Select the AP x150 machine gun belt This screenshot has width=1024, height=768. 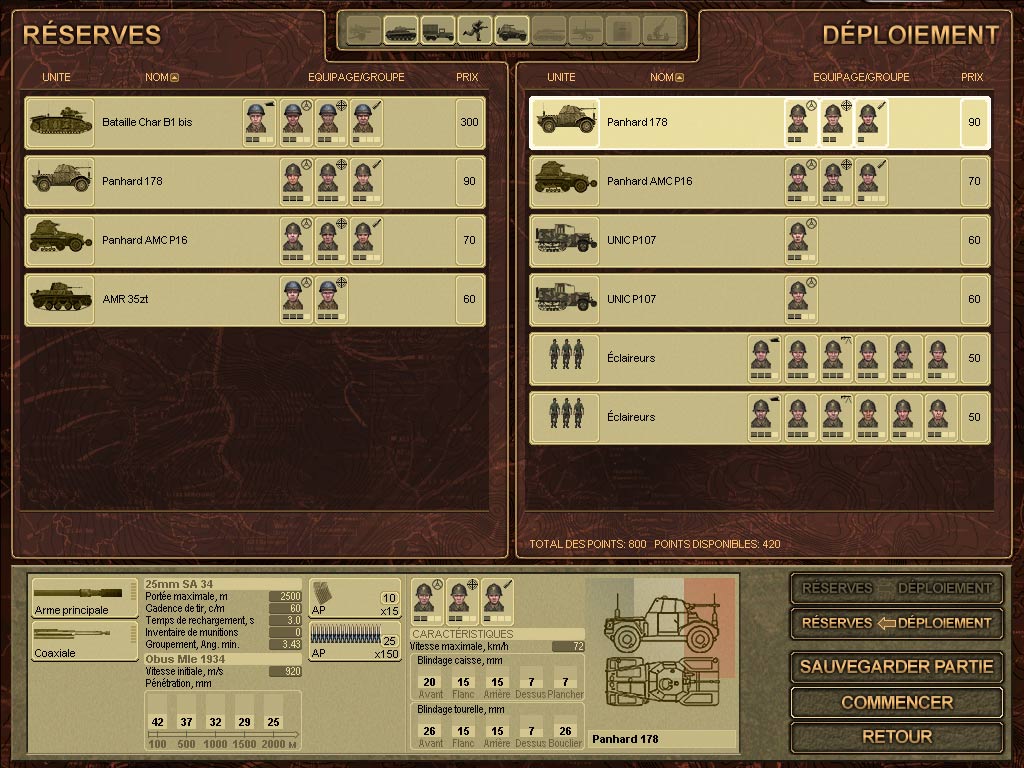tap(354, 641)
